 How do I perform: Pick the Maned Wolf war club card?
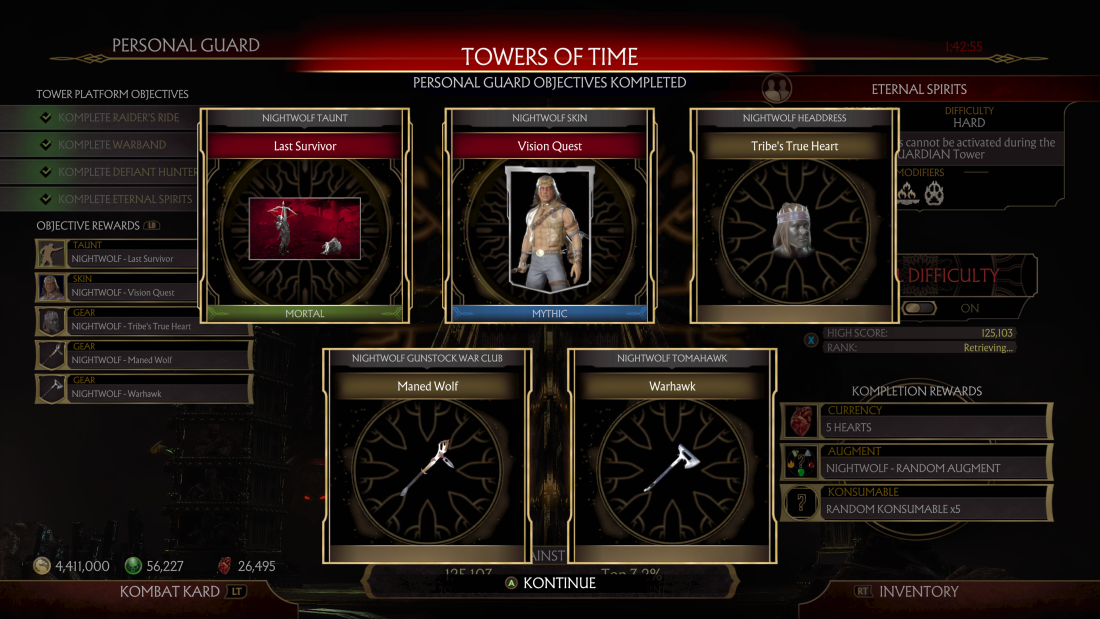point(427,455)
